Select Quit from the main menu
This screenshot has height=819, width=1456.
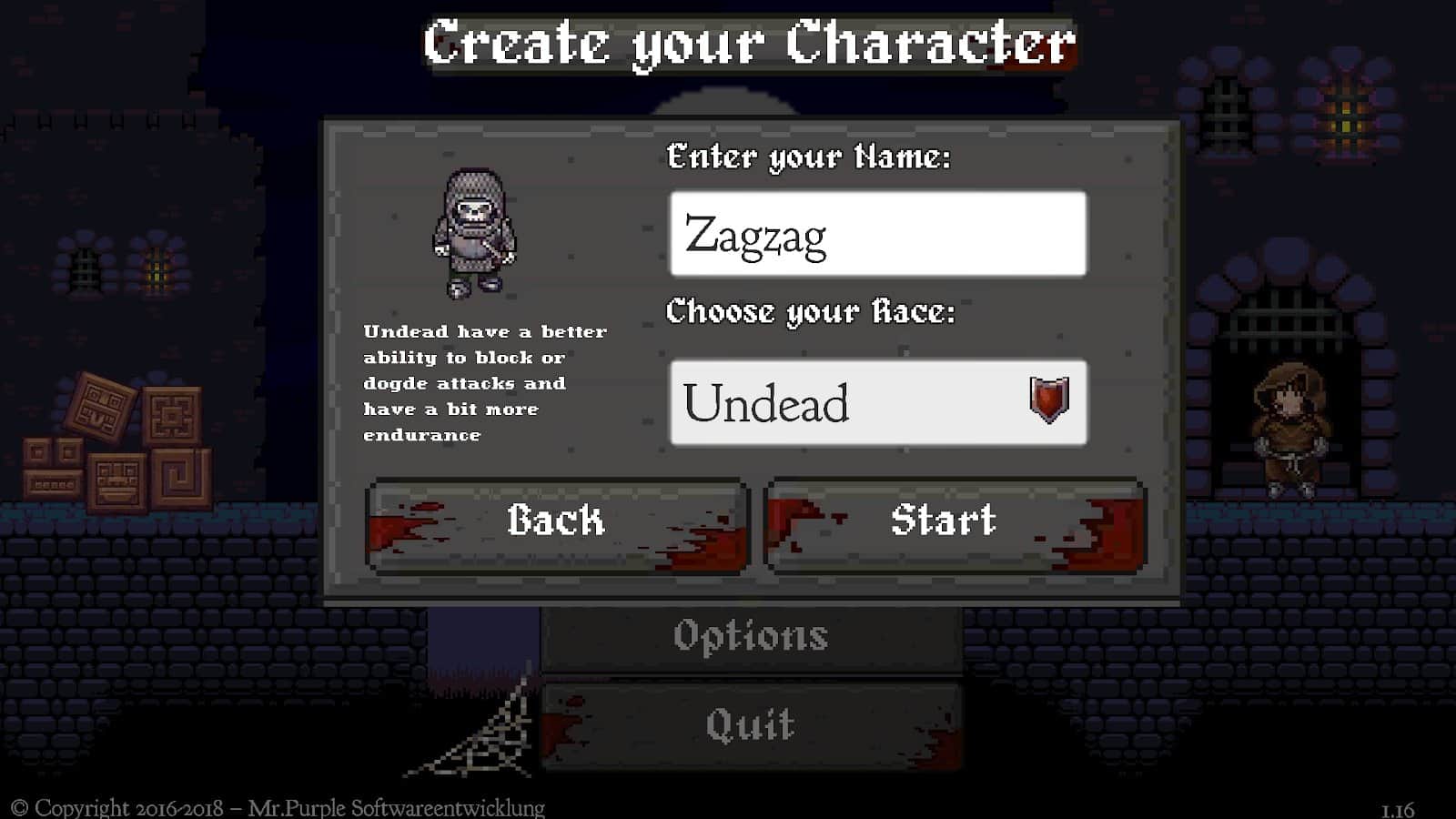coord(753,723)
